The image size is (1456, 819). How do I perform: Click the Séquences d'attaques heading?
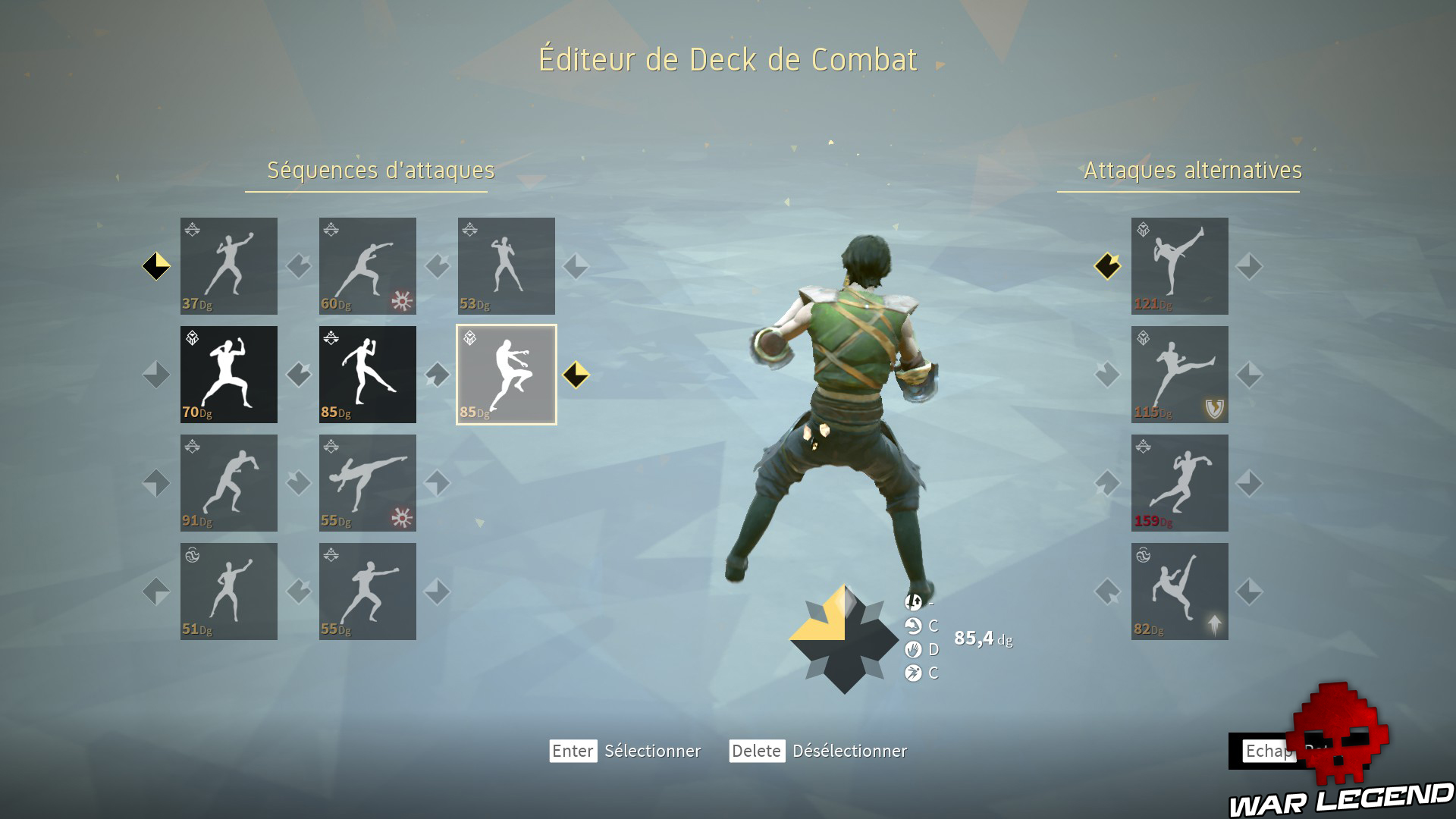coord(379,171)
